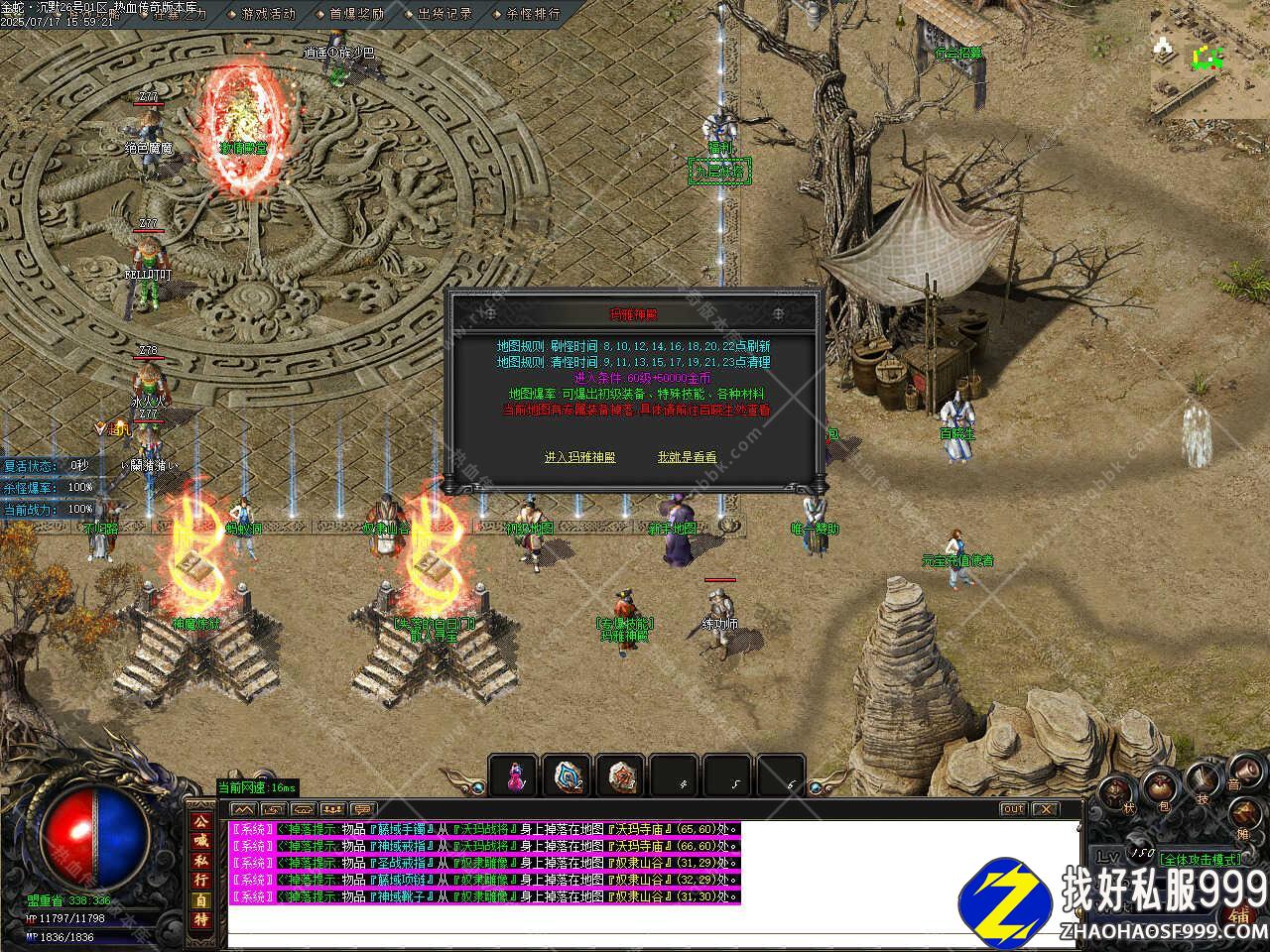Open the 状 character status button
This screenshot has height=952, width=1270.
[x=1118, y=793]
